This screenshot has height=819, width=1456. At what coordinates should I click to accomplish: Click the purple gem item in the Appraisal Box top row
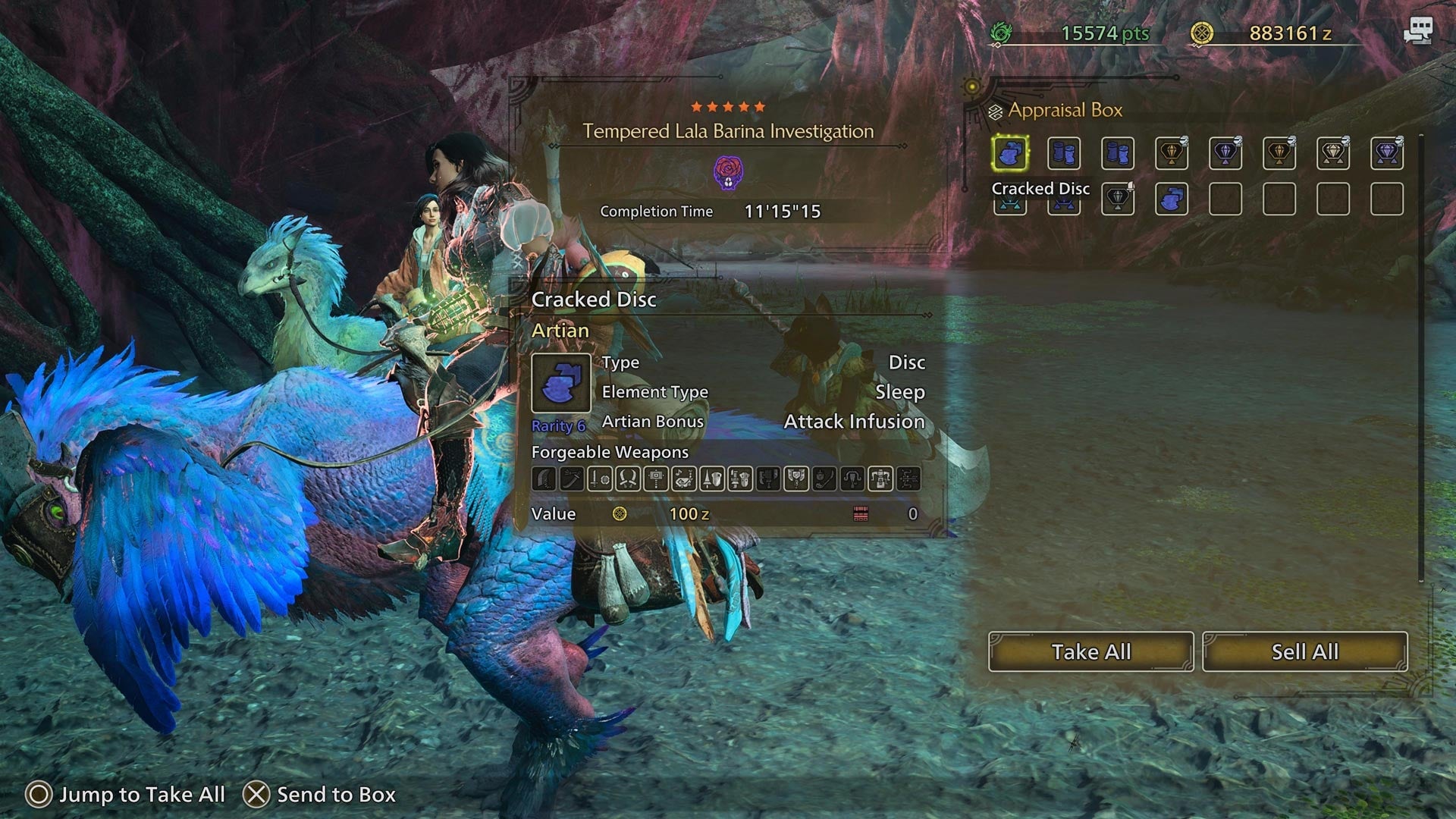click(x=1226, y=153)
